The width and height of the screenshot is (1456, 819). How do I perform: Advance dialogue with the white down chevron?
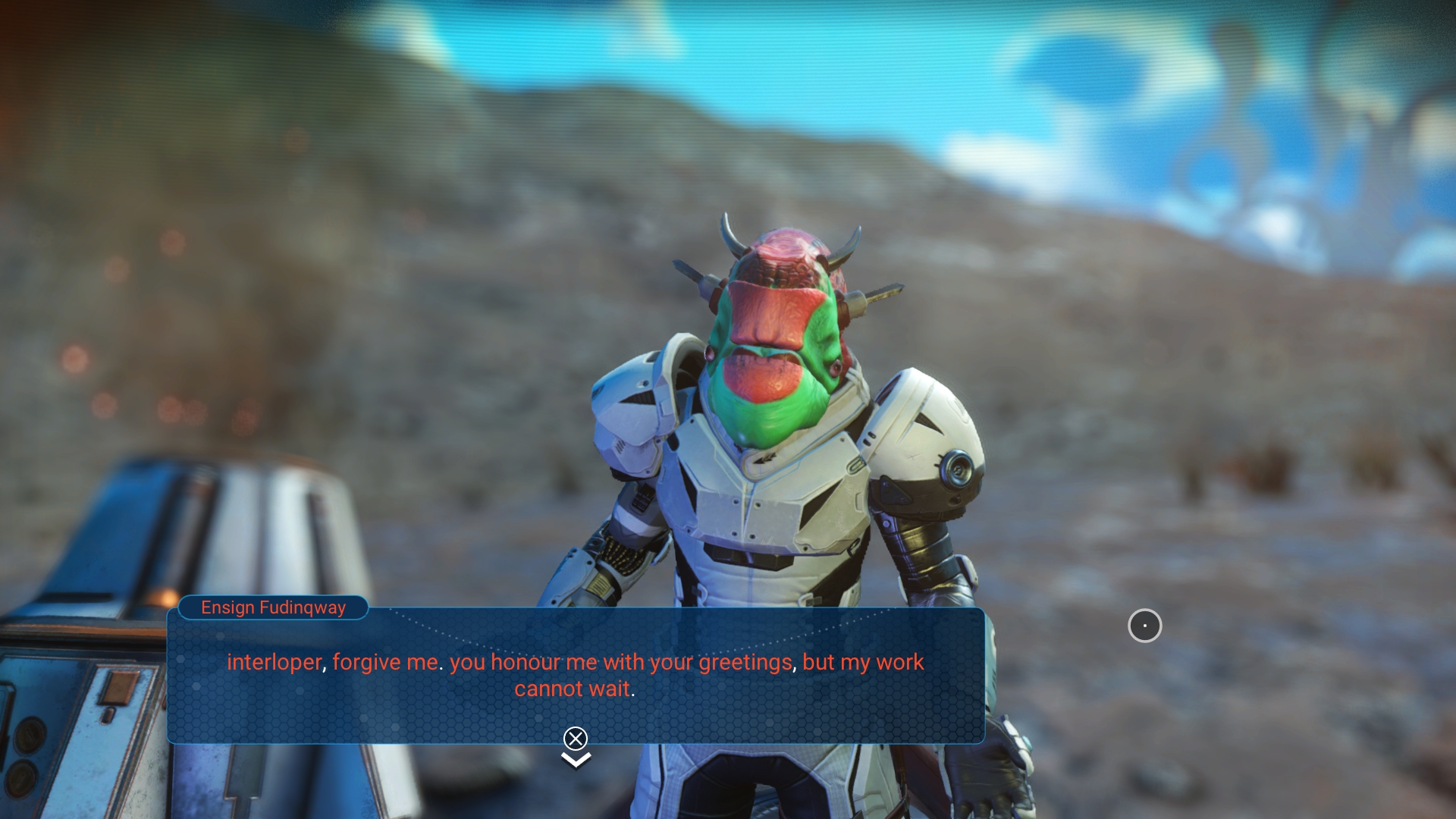click(576, 759)
